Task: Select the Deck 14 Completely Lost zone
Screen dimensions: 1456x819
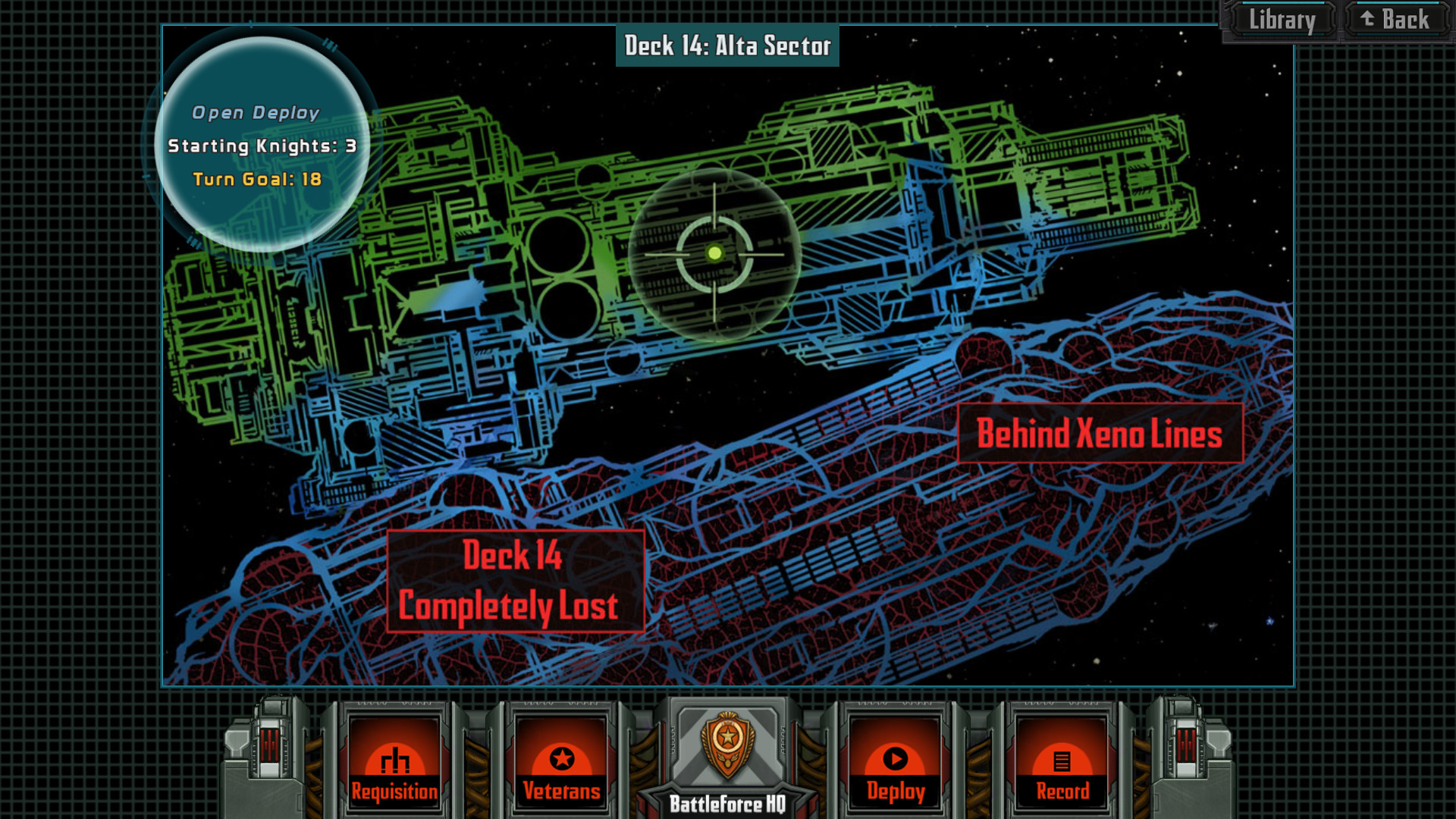Action: pos(516,580)
